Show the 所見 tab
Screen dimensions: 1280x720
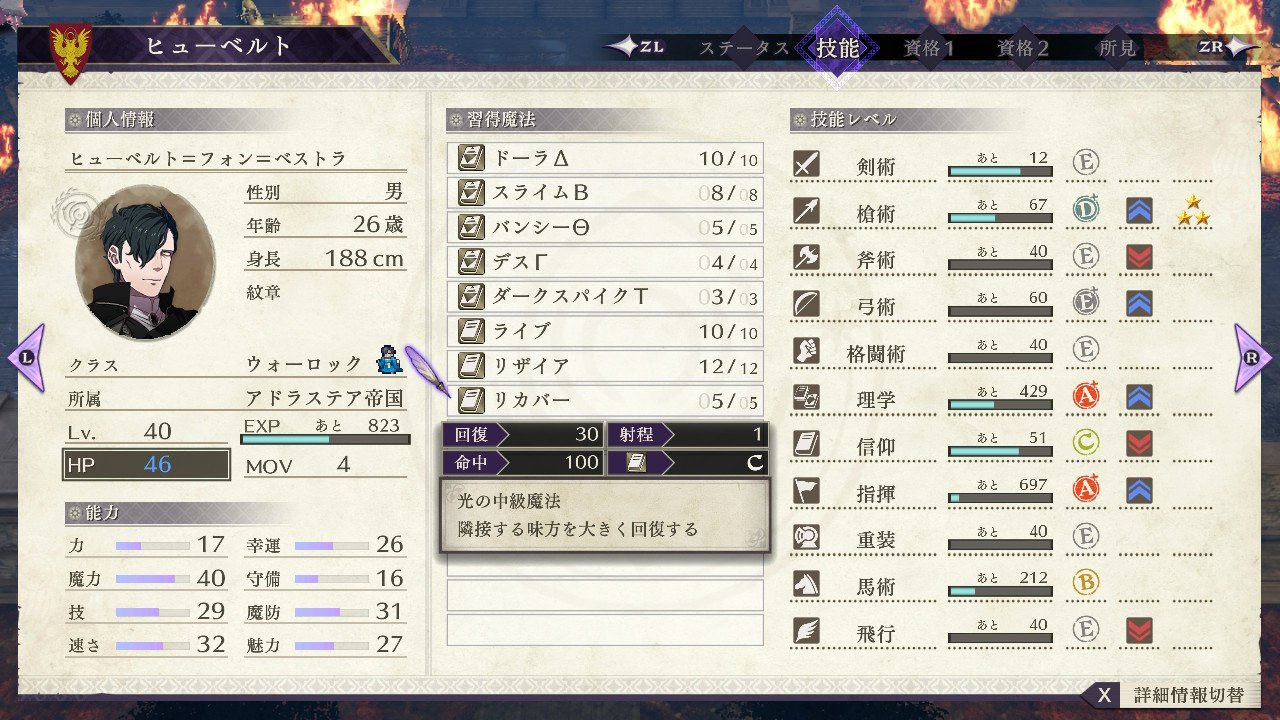pos(1117,48)
